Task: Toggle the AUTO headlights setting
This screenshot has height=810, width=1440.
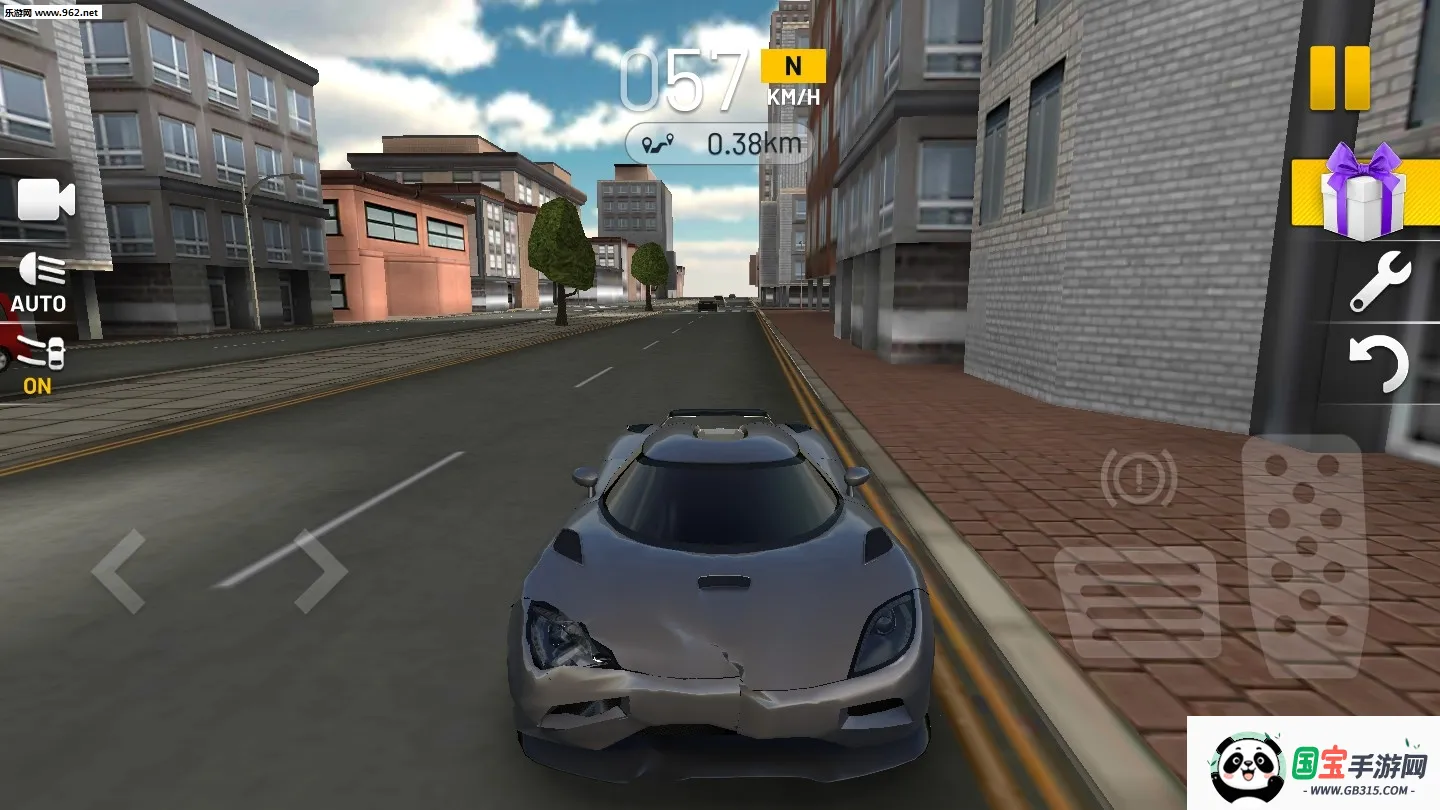Action: pos(39,302)
